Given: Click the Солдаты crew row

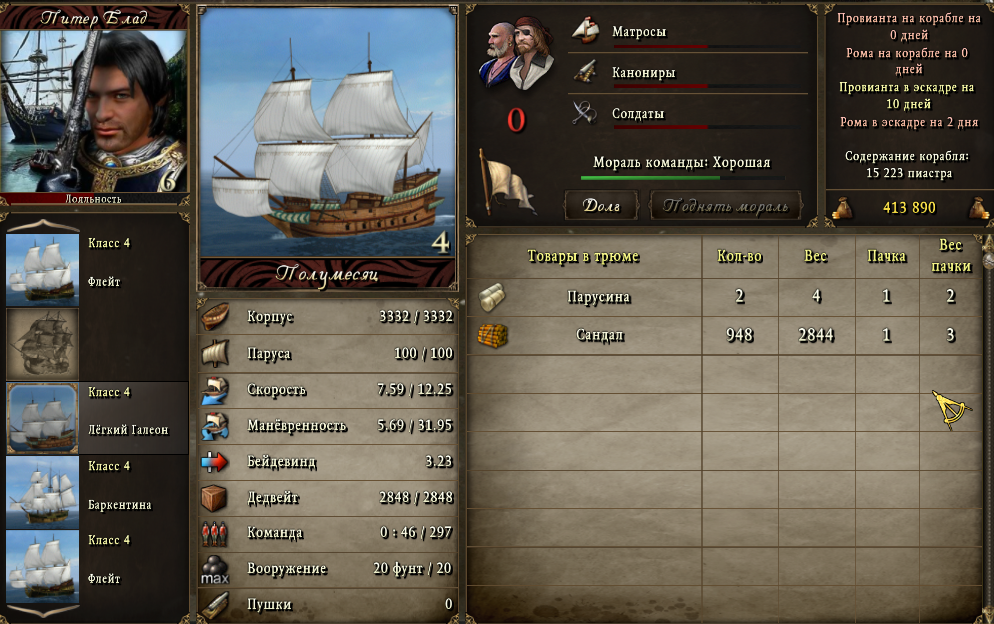Looking at the screenshot, I should tap(688, 114).
